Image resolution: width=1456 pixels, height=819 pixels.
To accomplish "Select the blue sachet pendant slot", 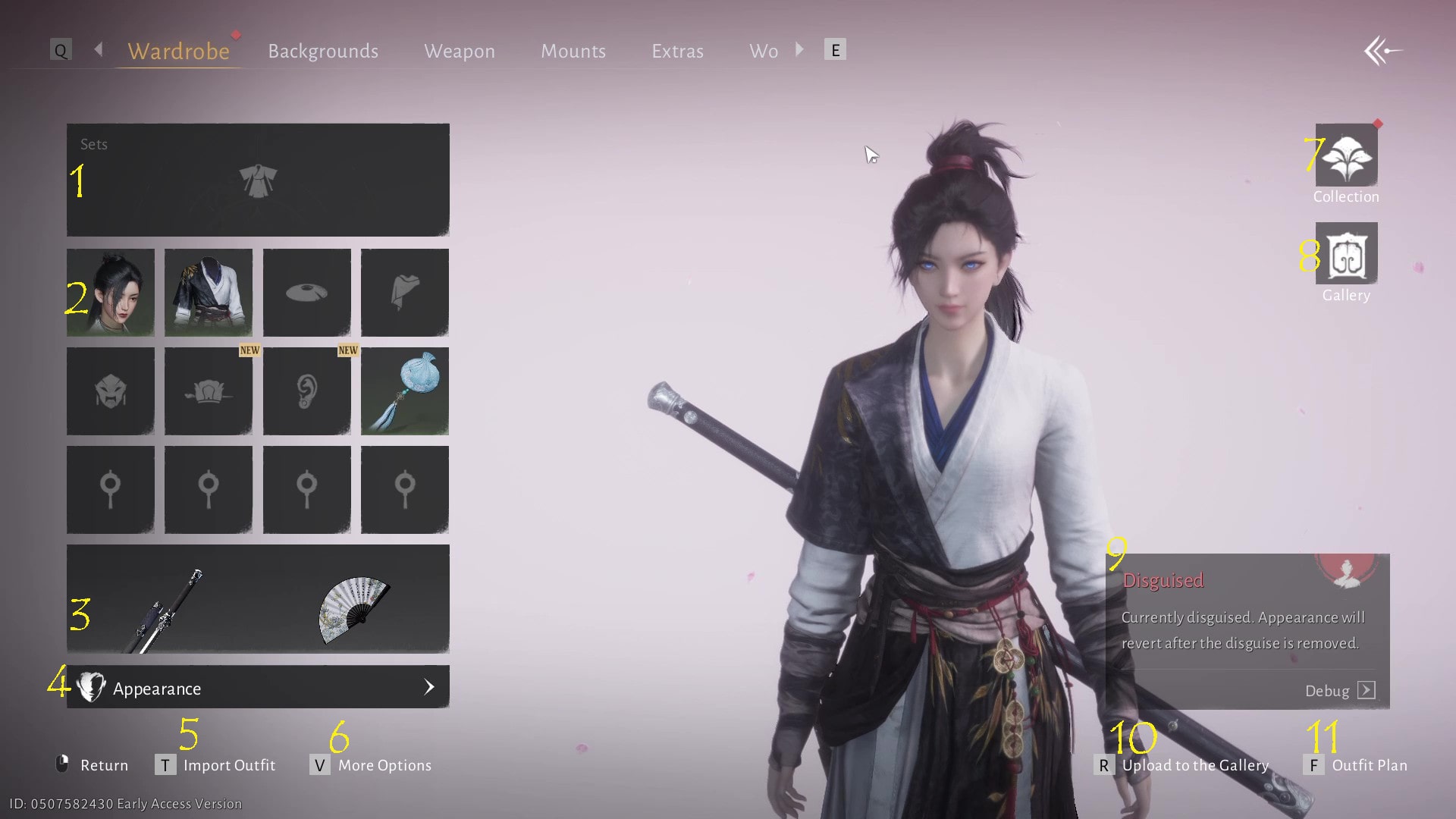I will 405,391.
